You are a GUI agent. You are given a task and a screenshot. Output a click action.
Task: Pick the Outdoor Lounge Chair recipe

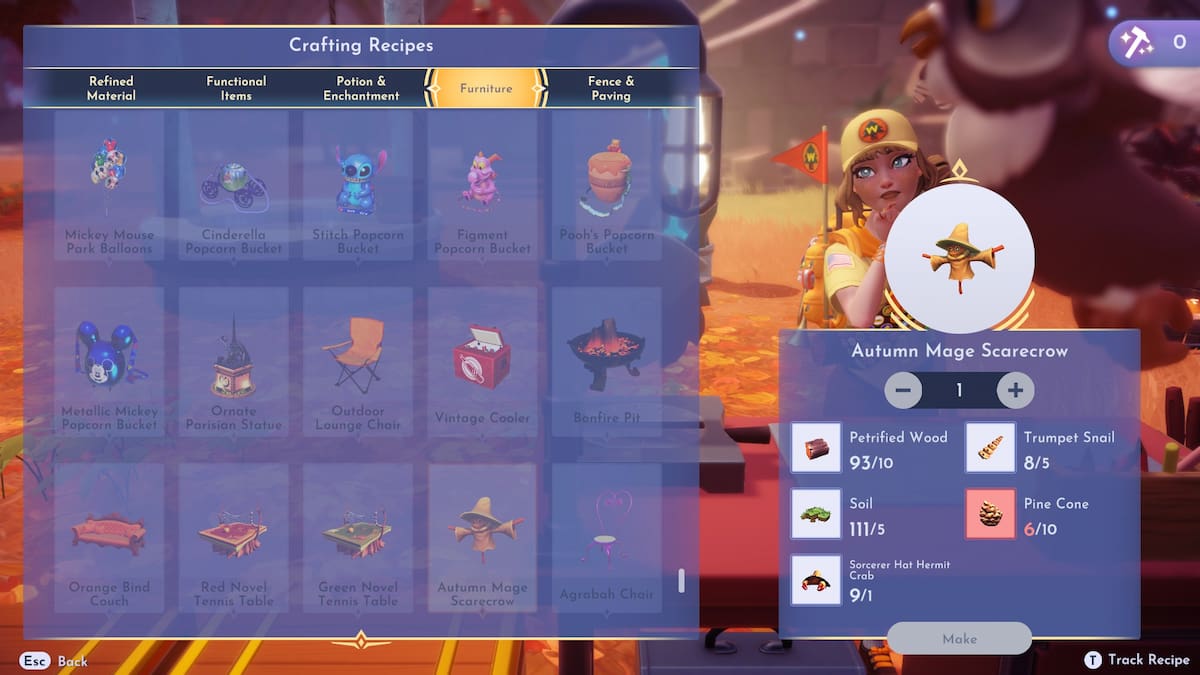[358, 361]
